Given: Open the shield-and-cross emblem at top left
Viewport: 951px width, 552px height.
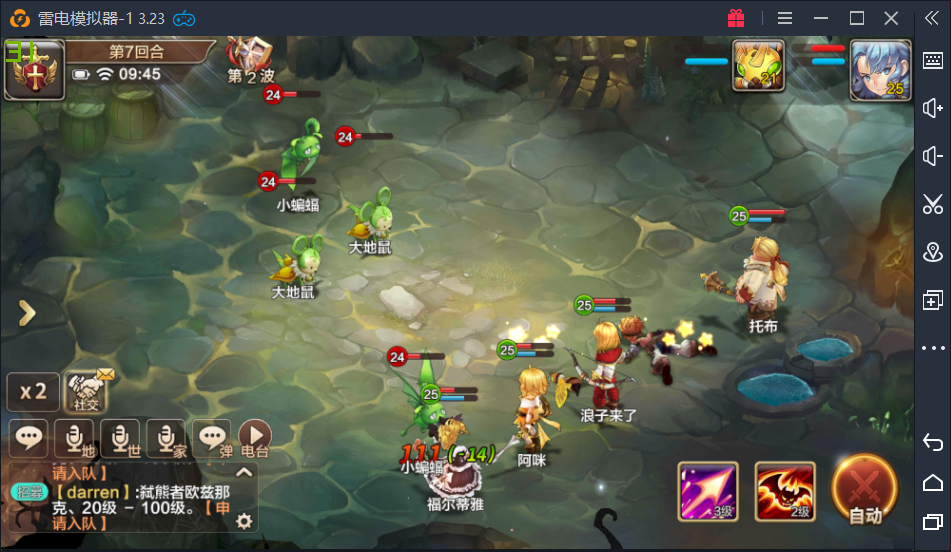Looking at the screenshot, I should pyautogui.click(x=35, y=70).
